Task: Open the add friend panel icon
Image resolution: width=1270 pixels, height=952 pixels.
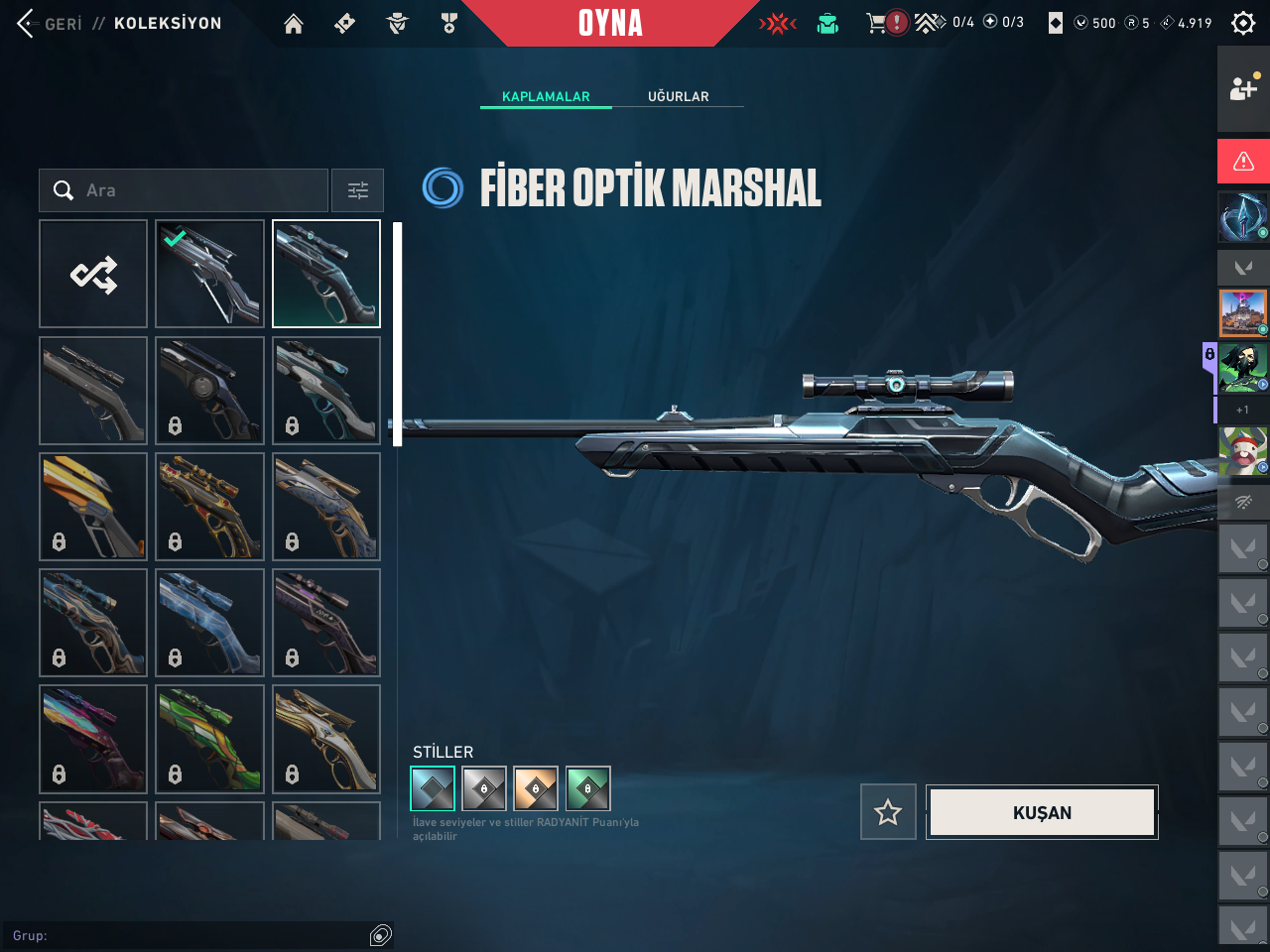Action: 1243,89
